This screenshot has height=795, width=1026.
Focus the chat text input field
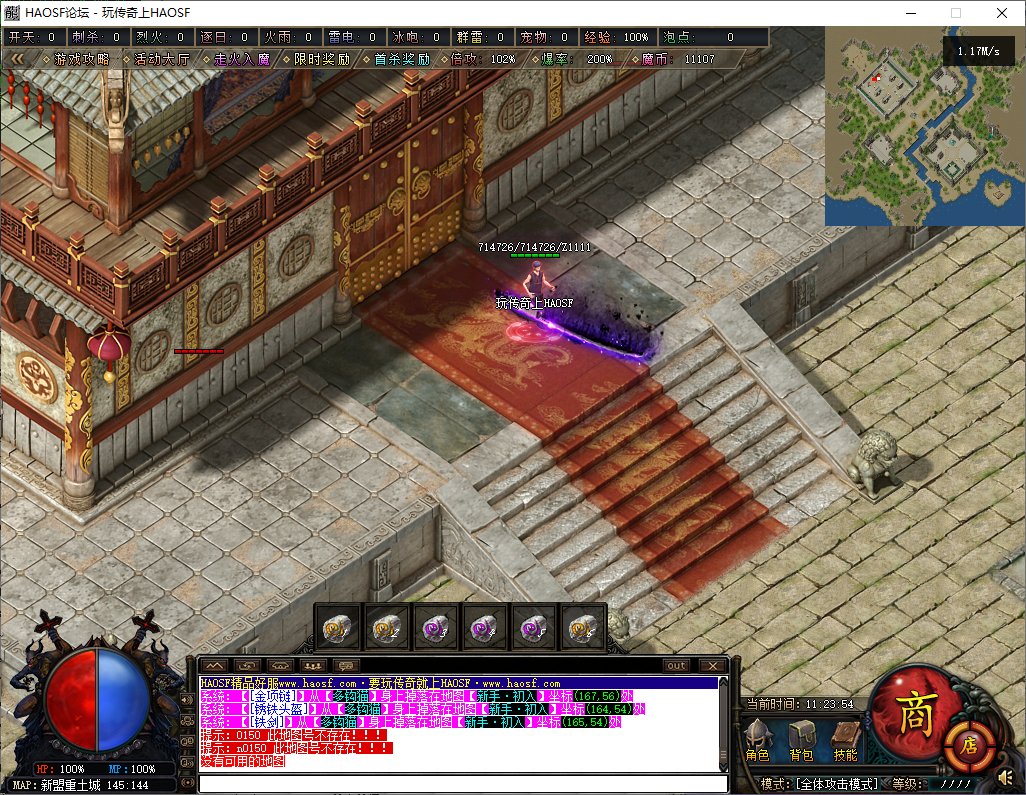pyautogui.click(x=460, y=784)
